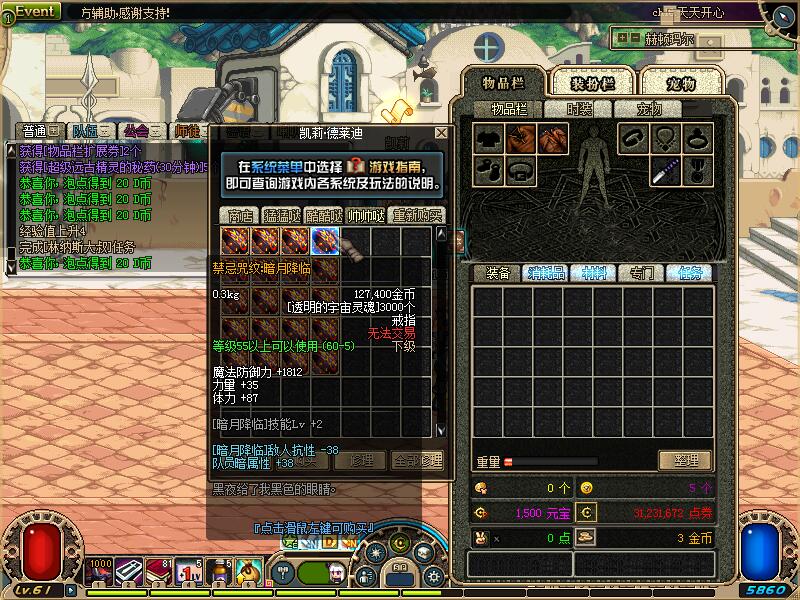The image size is (800, 600).
Task: Show the 专门 category tab
Action: 641,273
